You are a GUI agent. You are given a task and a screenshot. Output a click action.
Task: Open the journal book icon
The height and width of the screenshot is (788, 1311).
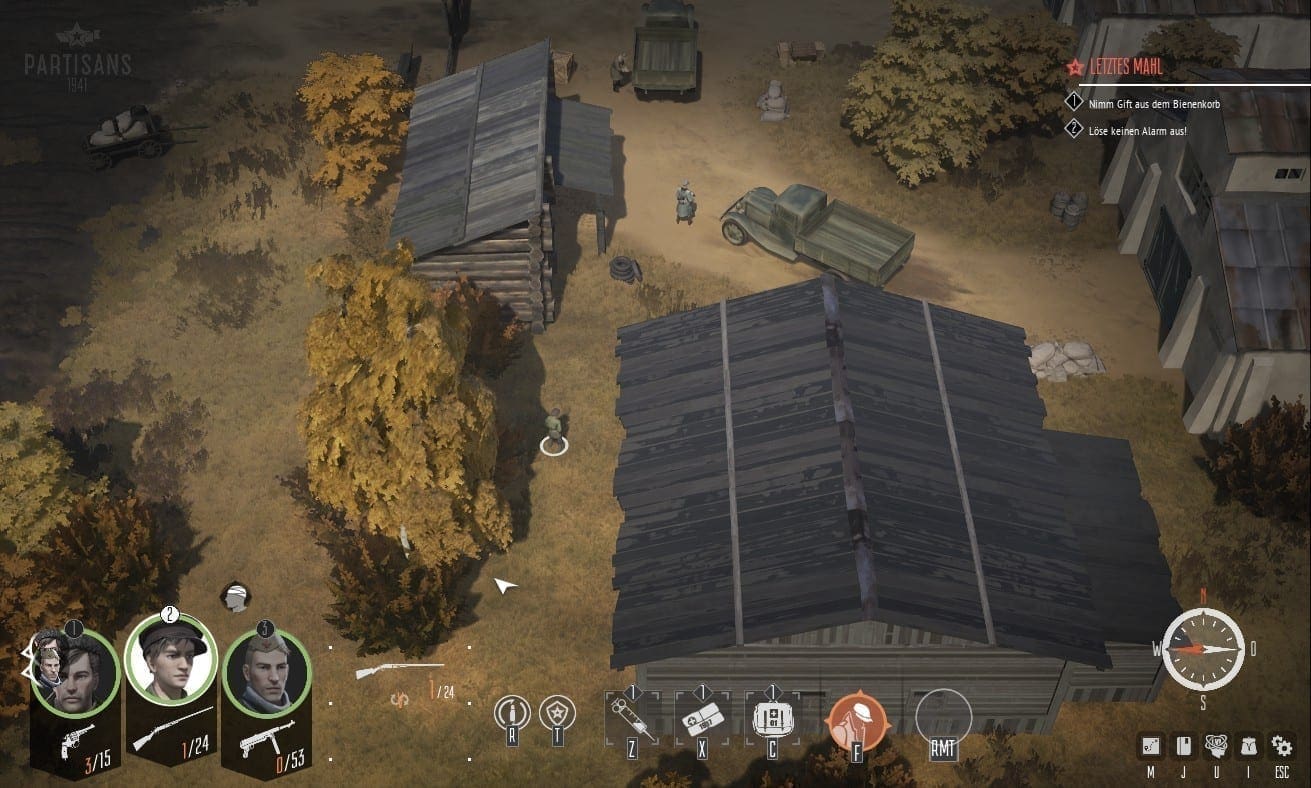1183,746
